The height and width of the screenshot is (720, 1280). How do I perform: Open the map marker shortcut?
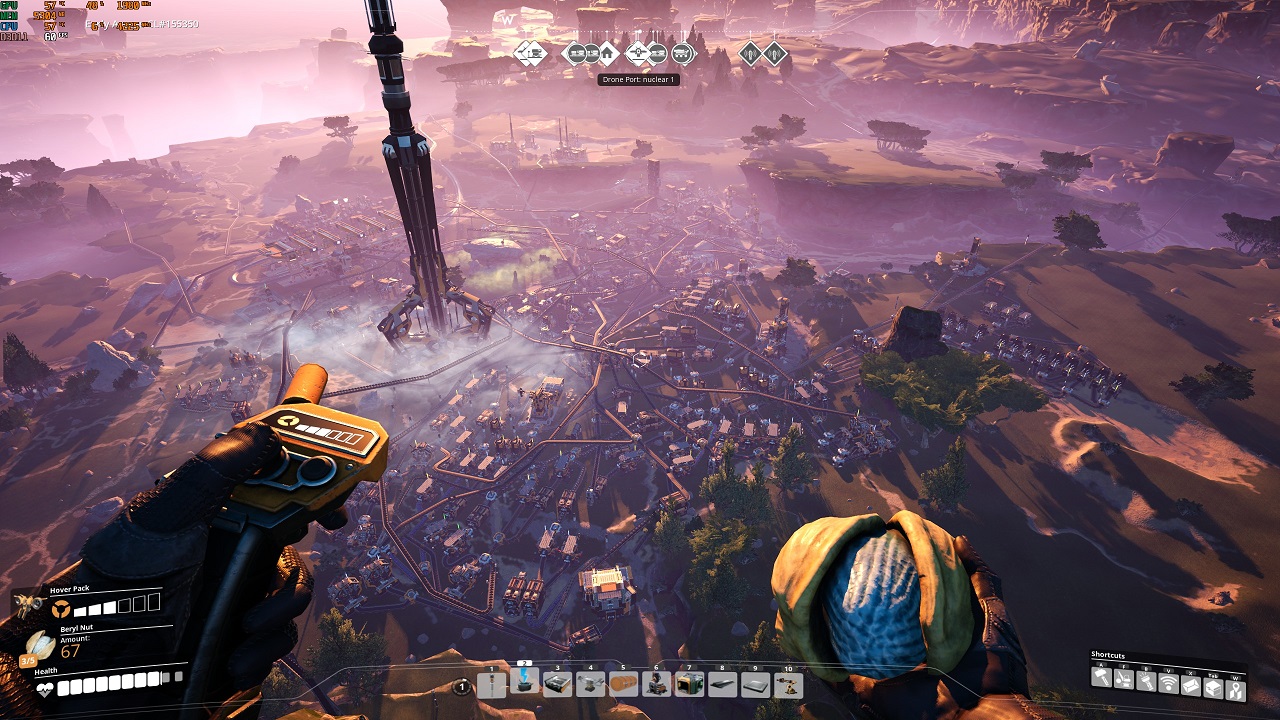coord(1236,689)
